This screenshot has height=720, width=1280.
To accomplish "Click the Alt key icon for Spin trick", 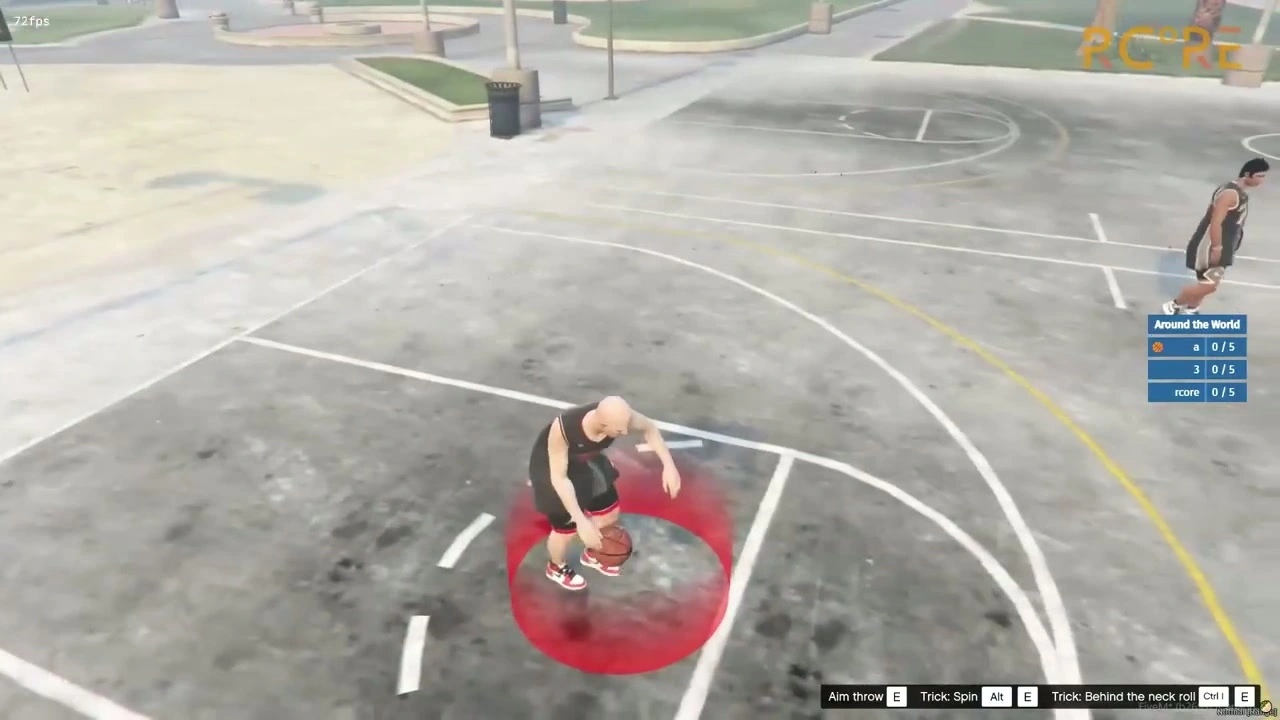I will tap(996, 696).
